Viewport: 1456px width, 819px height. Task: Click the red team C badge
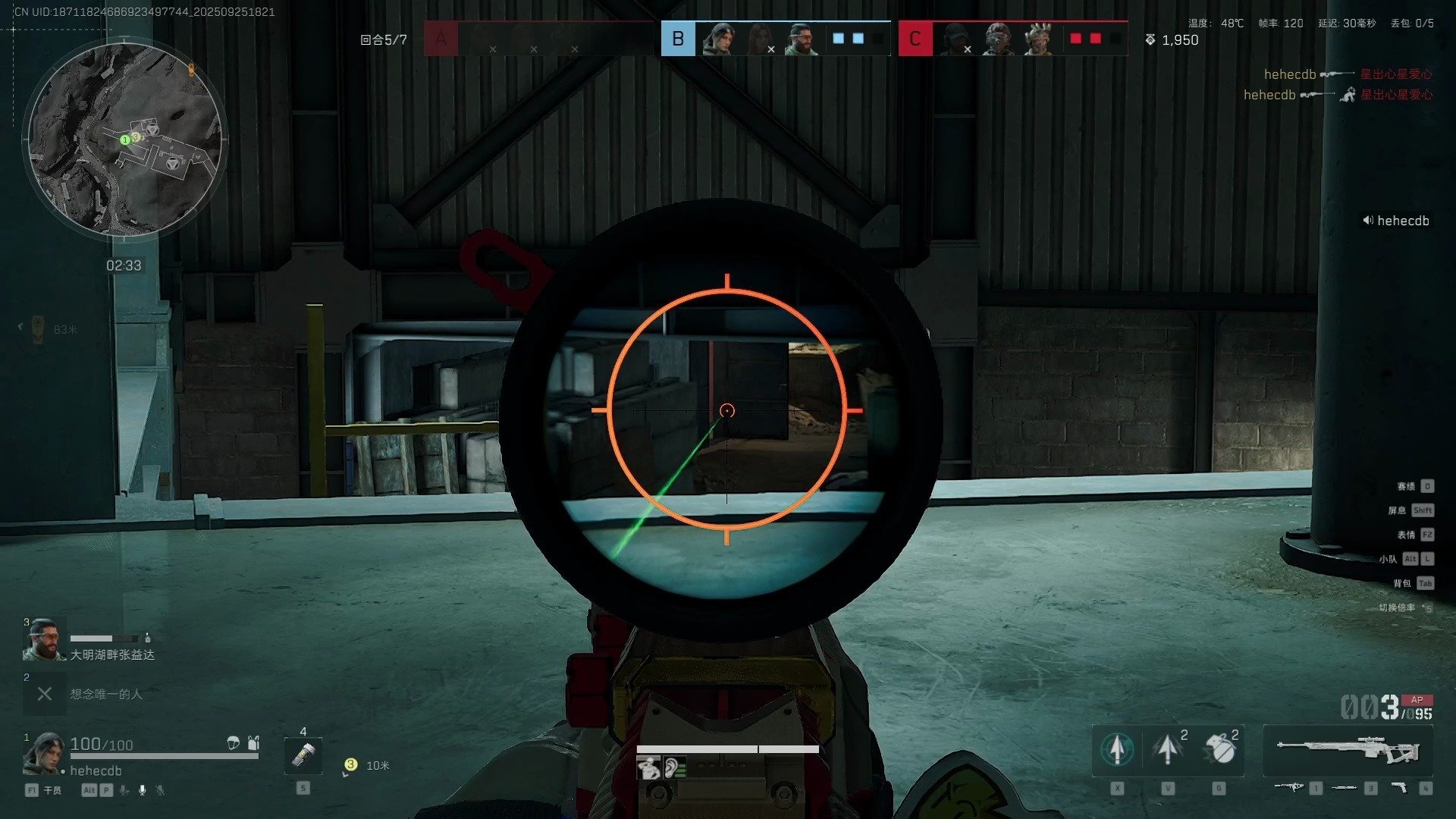pos(915,39)
